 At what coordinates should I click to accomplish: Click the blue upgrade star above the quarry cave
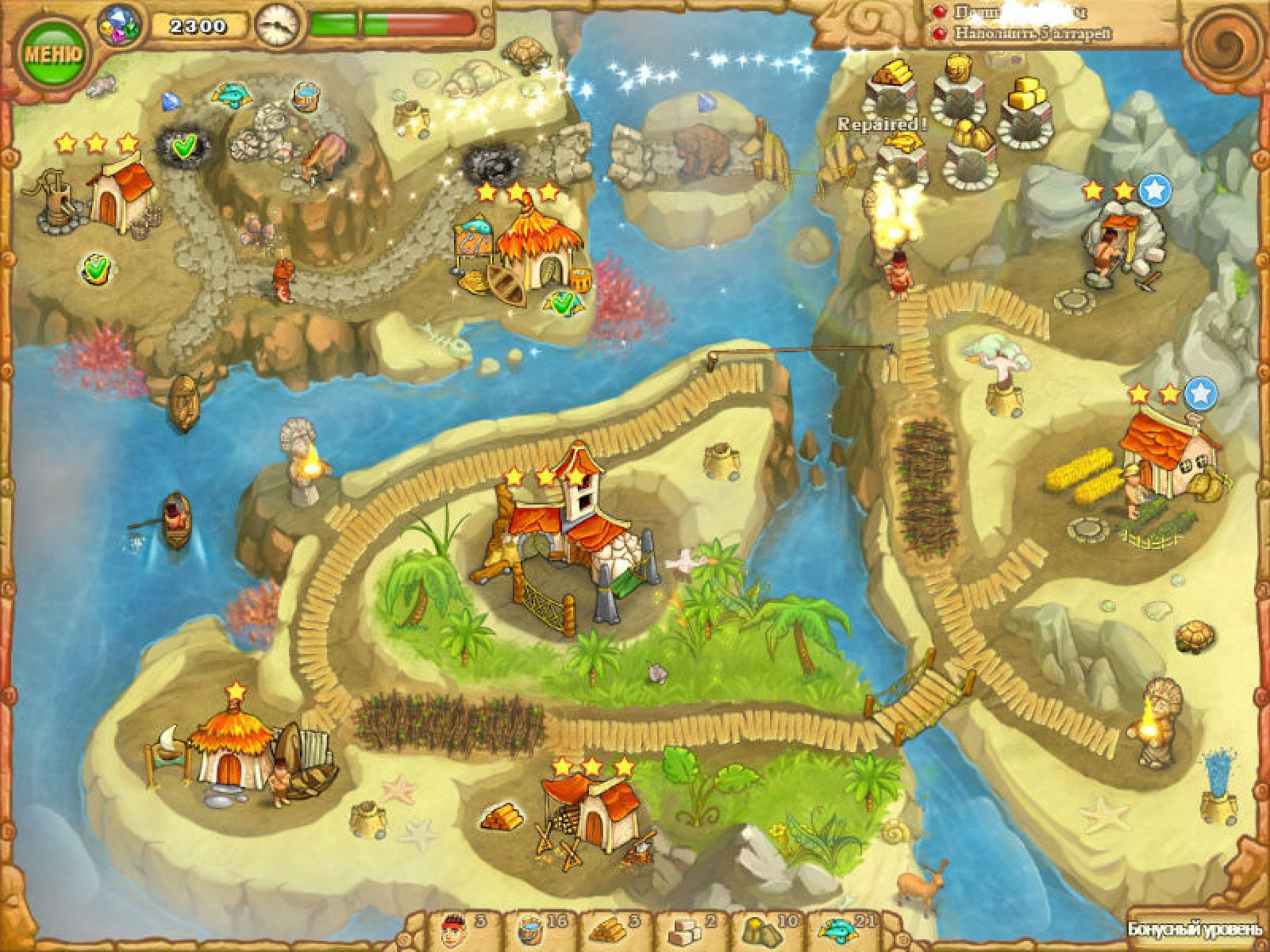pos(1154,190)
